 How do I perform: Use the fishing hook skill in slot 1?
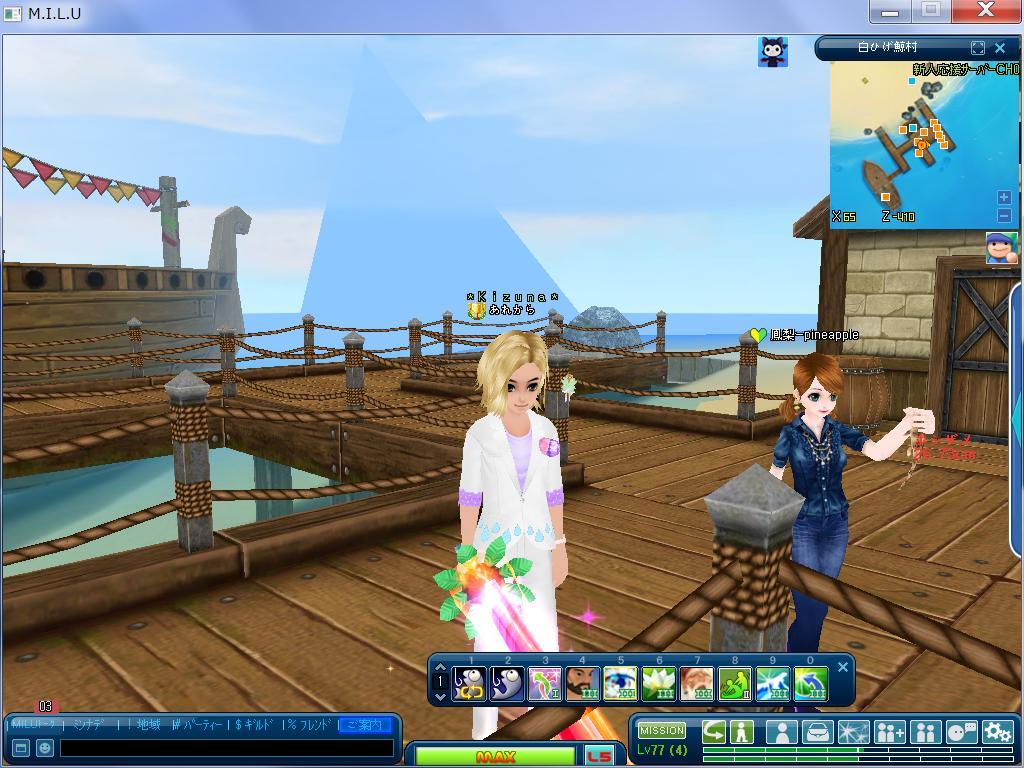coord(469,684)
